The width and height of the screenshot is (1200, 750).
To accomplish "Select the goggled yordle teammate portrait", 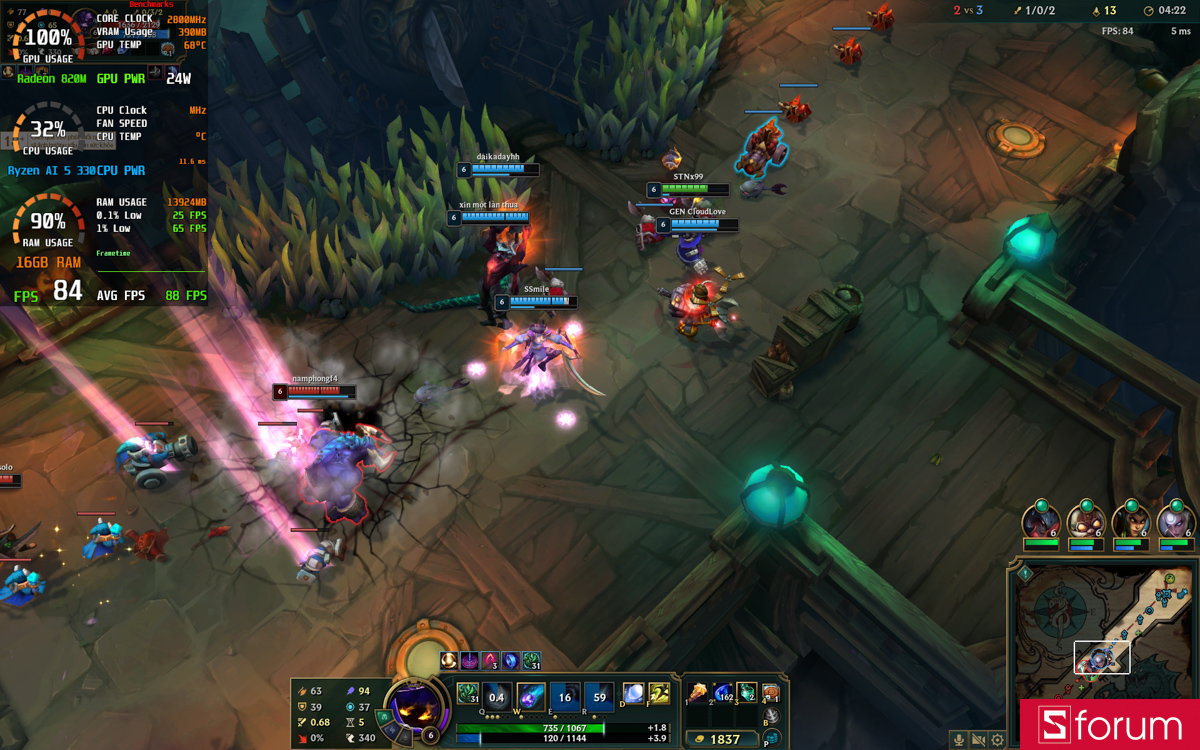I will click(1086, 521).
